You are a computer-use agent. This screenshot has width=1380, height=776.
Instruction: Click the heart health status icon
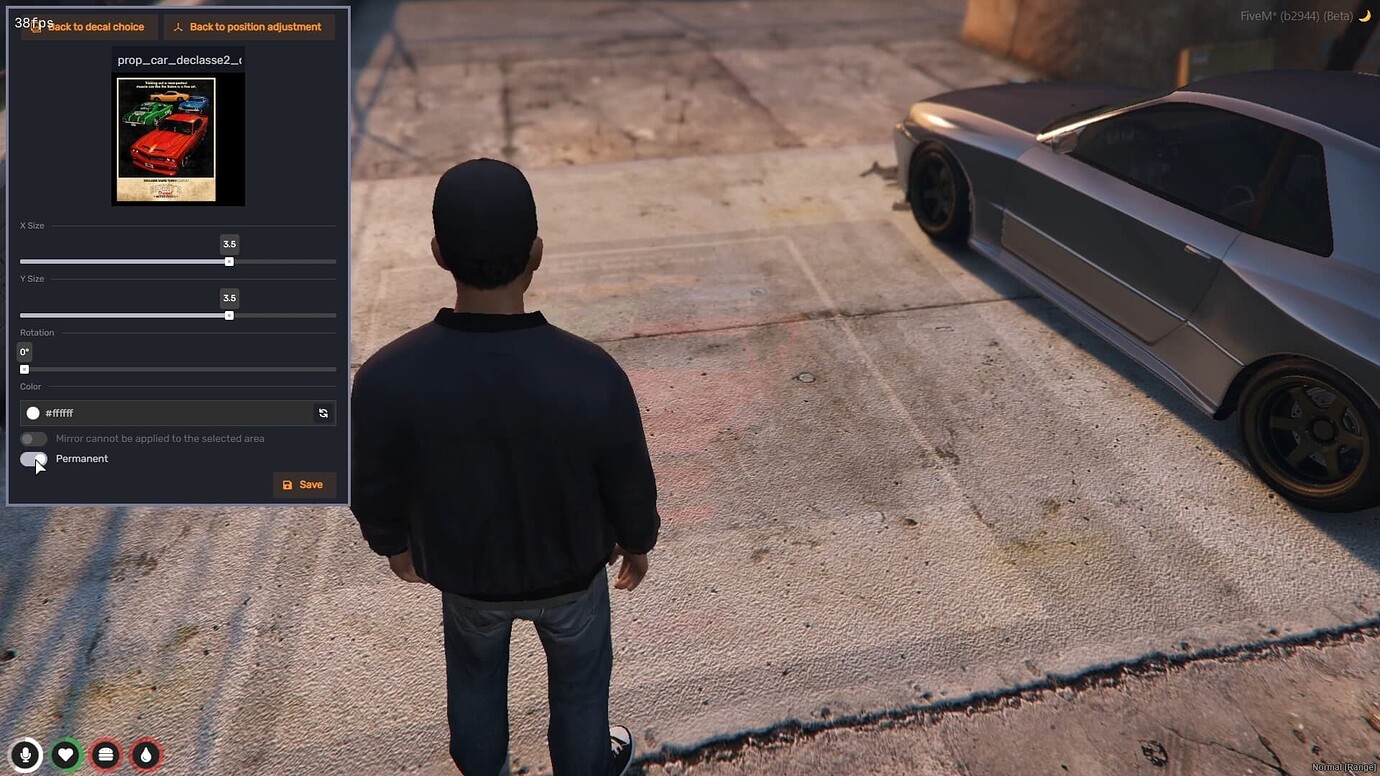pos(65,755)
